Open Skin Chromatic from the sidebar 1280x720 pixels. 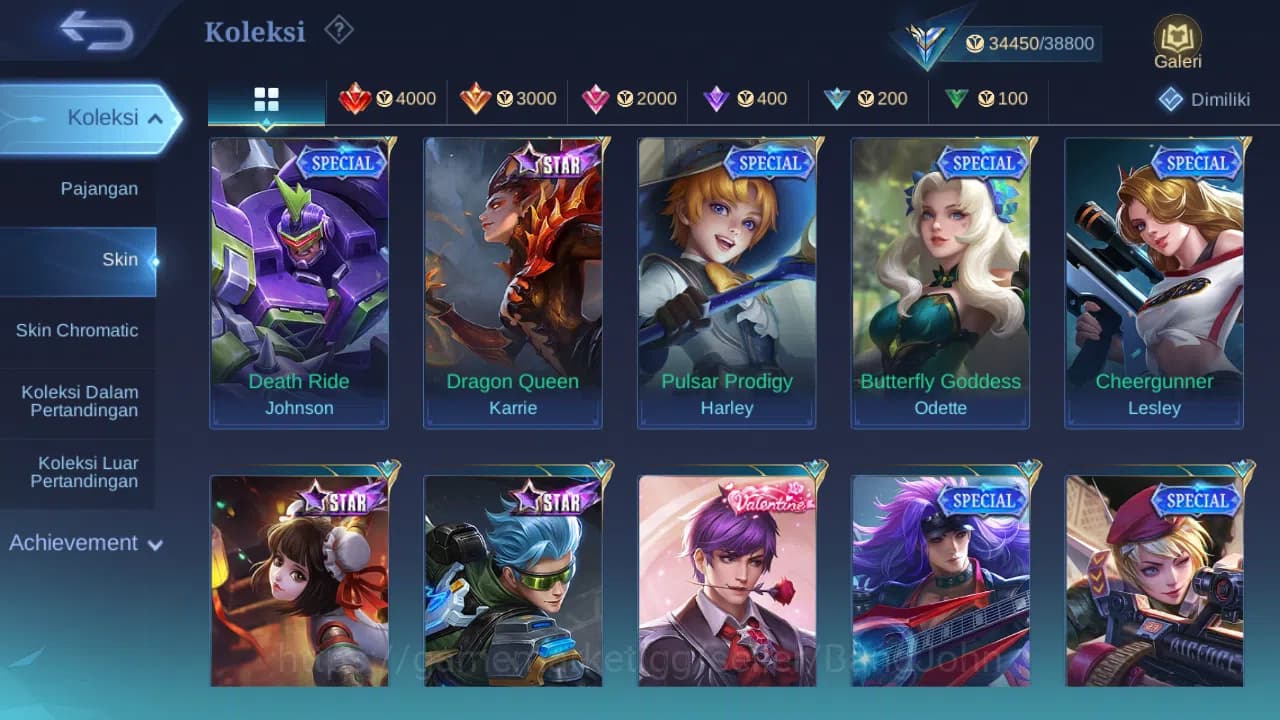[78, 330]
